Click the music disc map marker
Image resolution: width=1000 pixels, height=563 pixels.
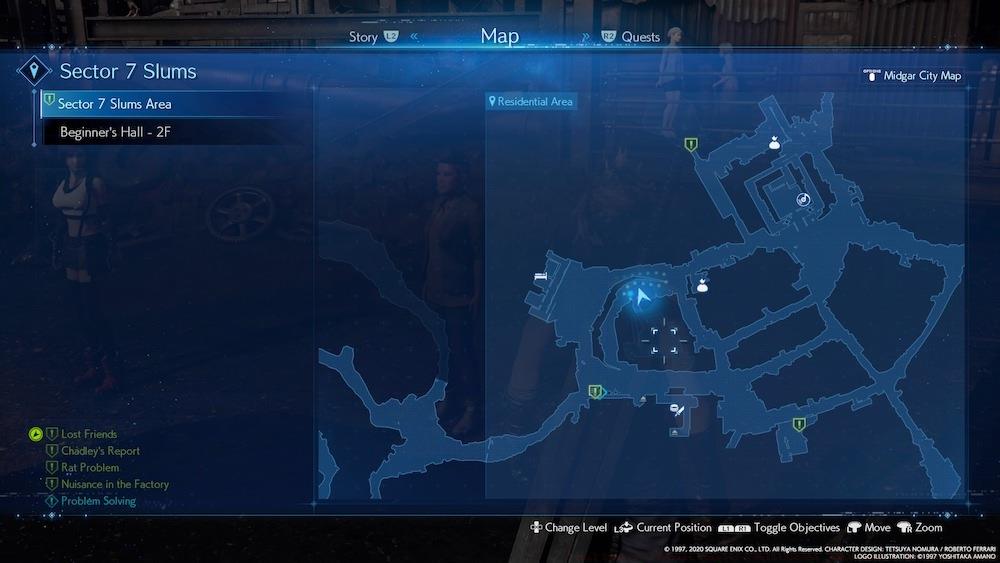(802, 200)
